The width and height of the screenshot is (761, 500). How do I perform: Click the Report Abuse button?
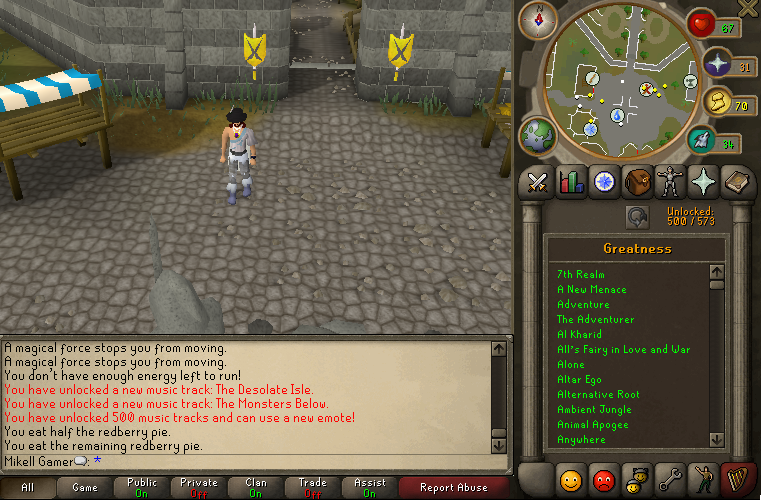click(x=453, y=488)
